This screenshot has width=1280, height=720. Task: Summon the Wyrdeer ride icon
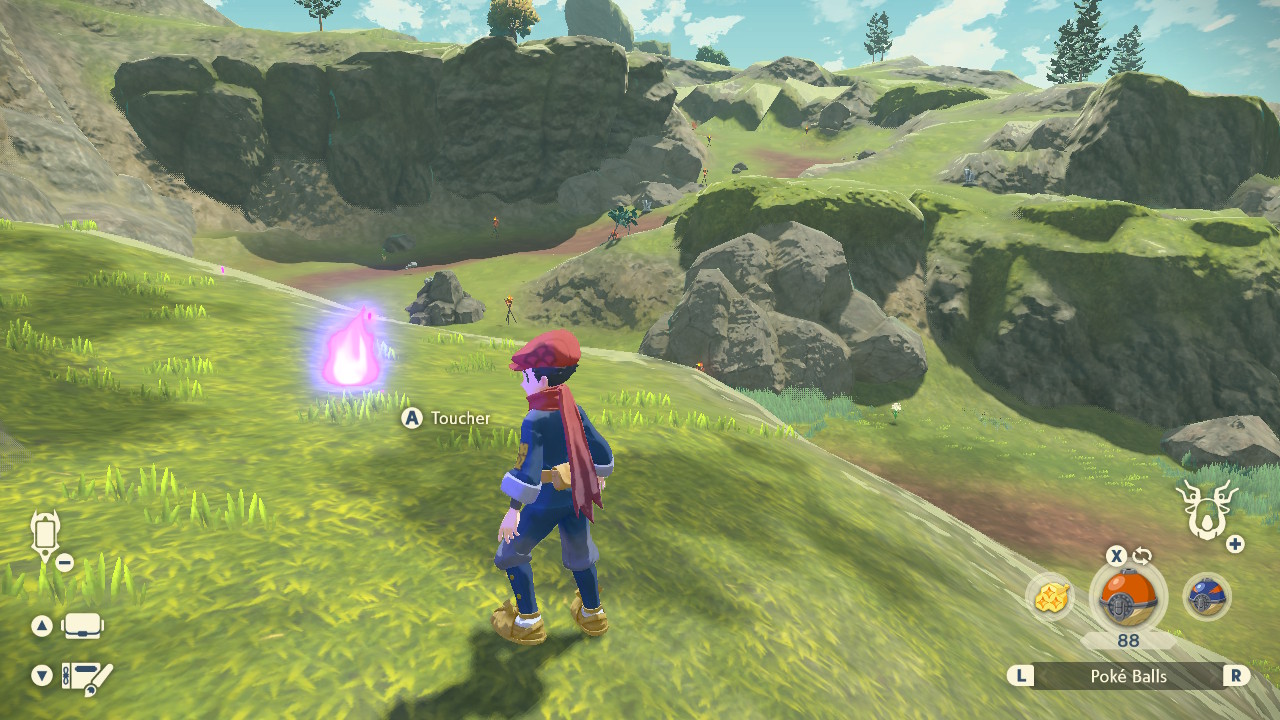[x=1207, y=509]
